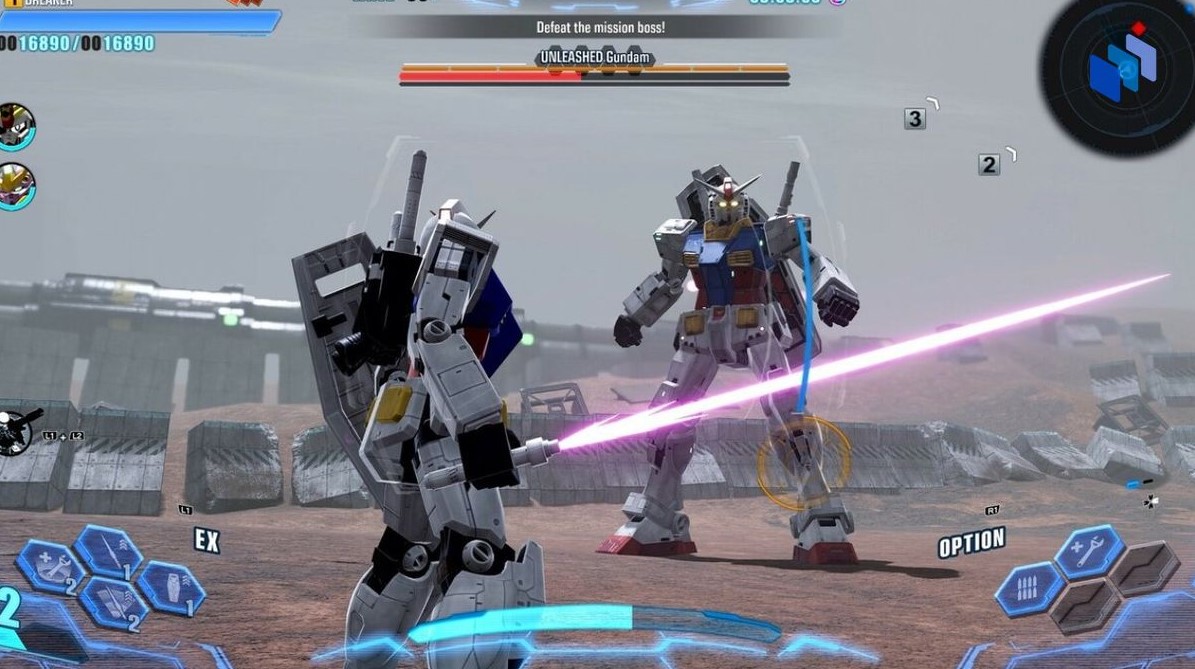Select the red-faced teammate portrait
1195x669 pixels.
[x=16, y=127]
